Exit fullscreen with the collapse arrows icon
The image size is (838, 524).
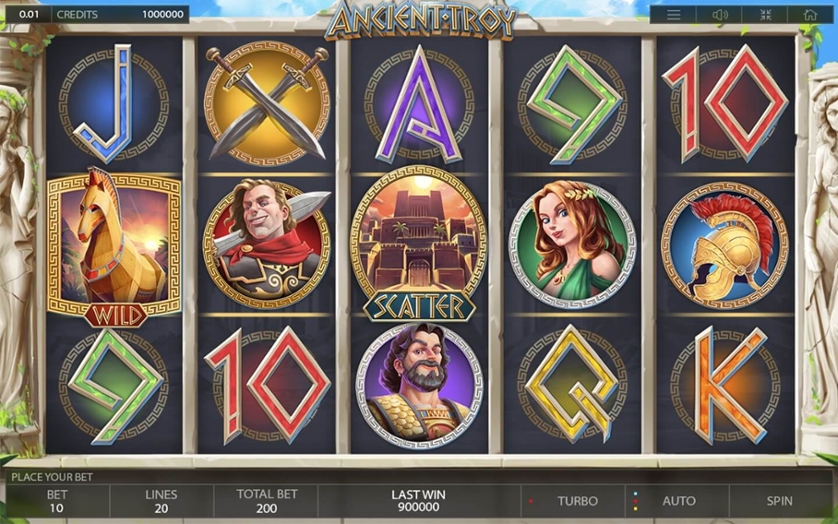point(765,15)
